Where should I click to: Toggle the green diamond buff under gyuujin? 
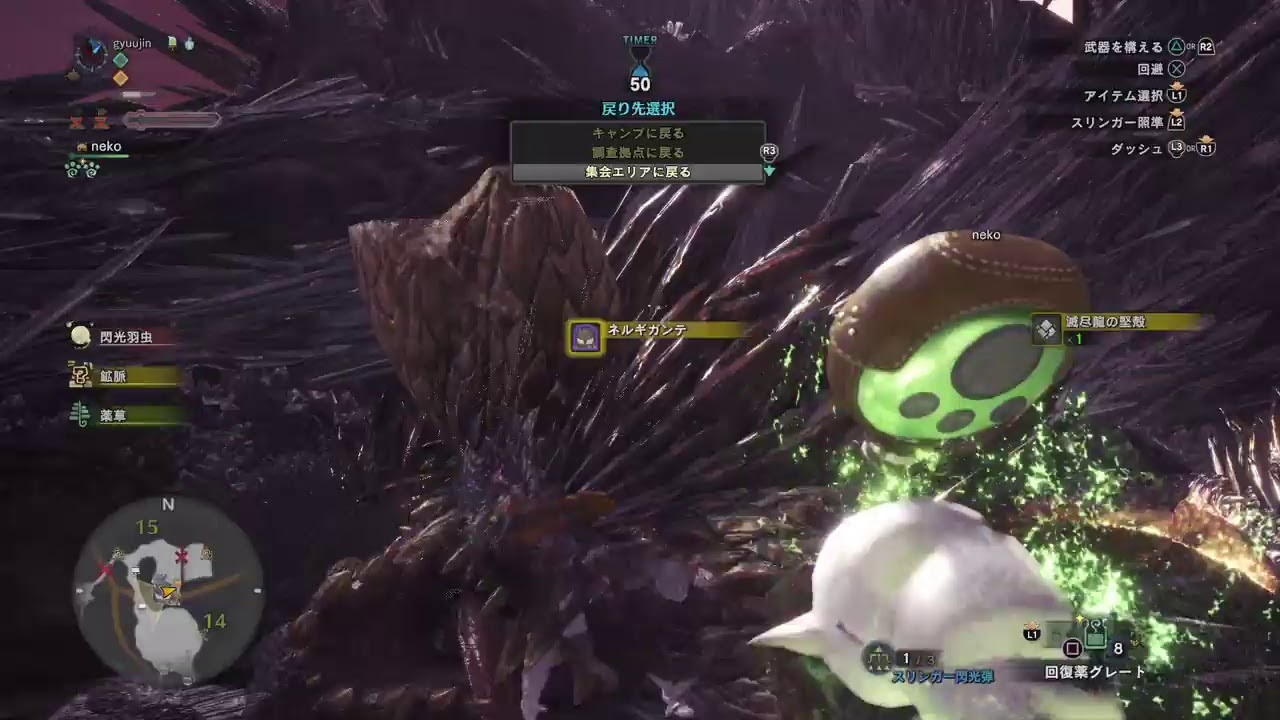coord(120,59)
